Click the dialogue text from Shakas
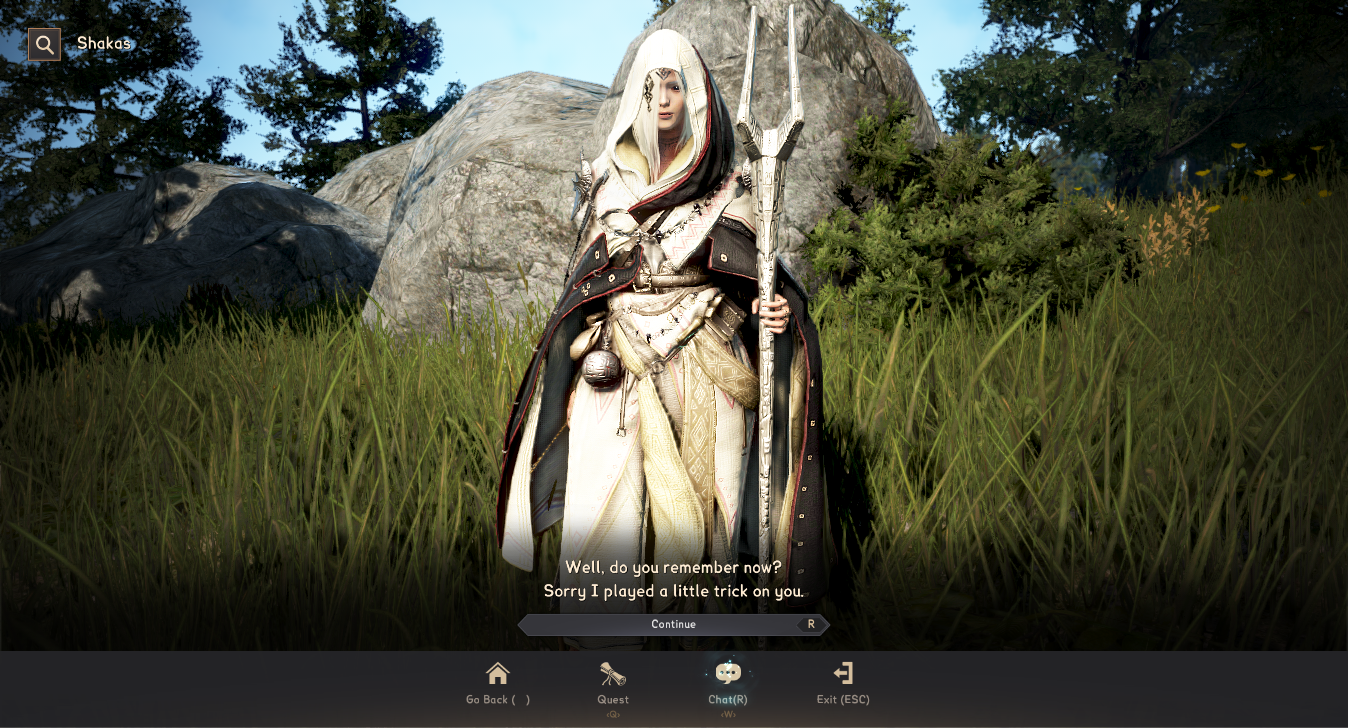This screenshot has width=1348, height=728. [x=673, y=580]
